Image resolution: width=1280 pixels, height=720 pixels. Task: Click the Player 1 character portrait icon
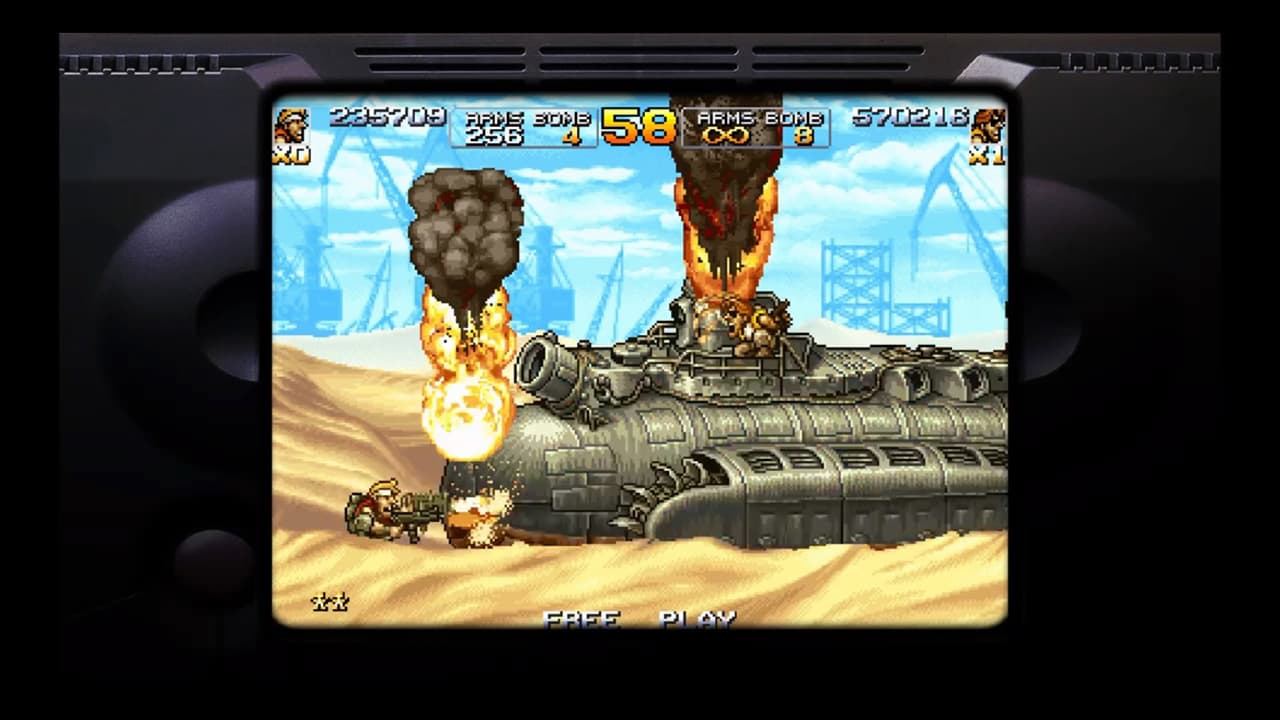(293, 122)
